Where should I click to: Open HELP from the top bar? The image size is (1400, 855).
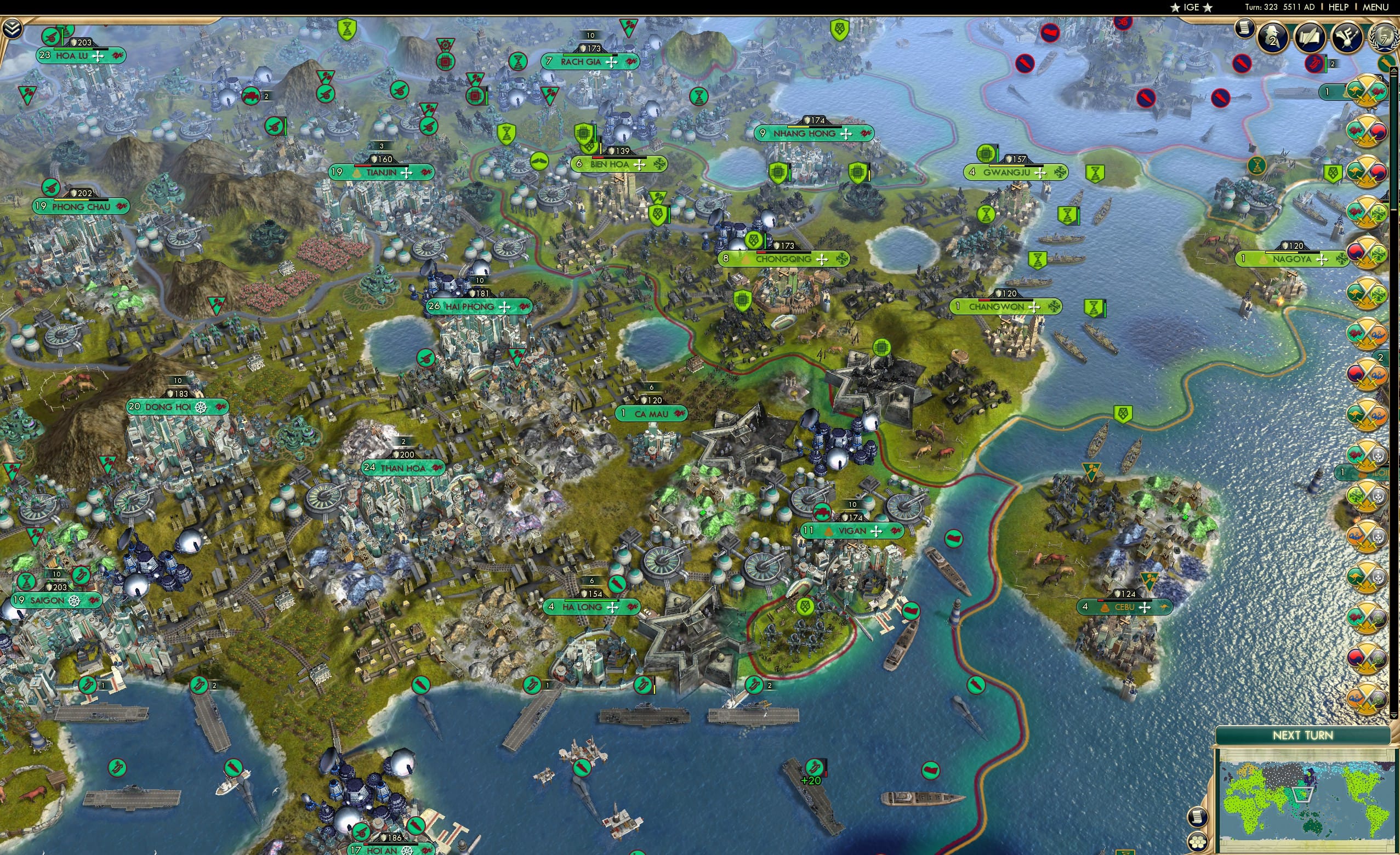click(1340, 7)
